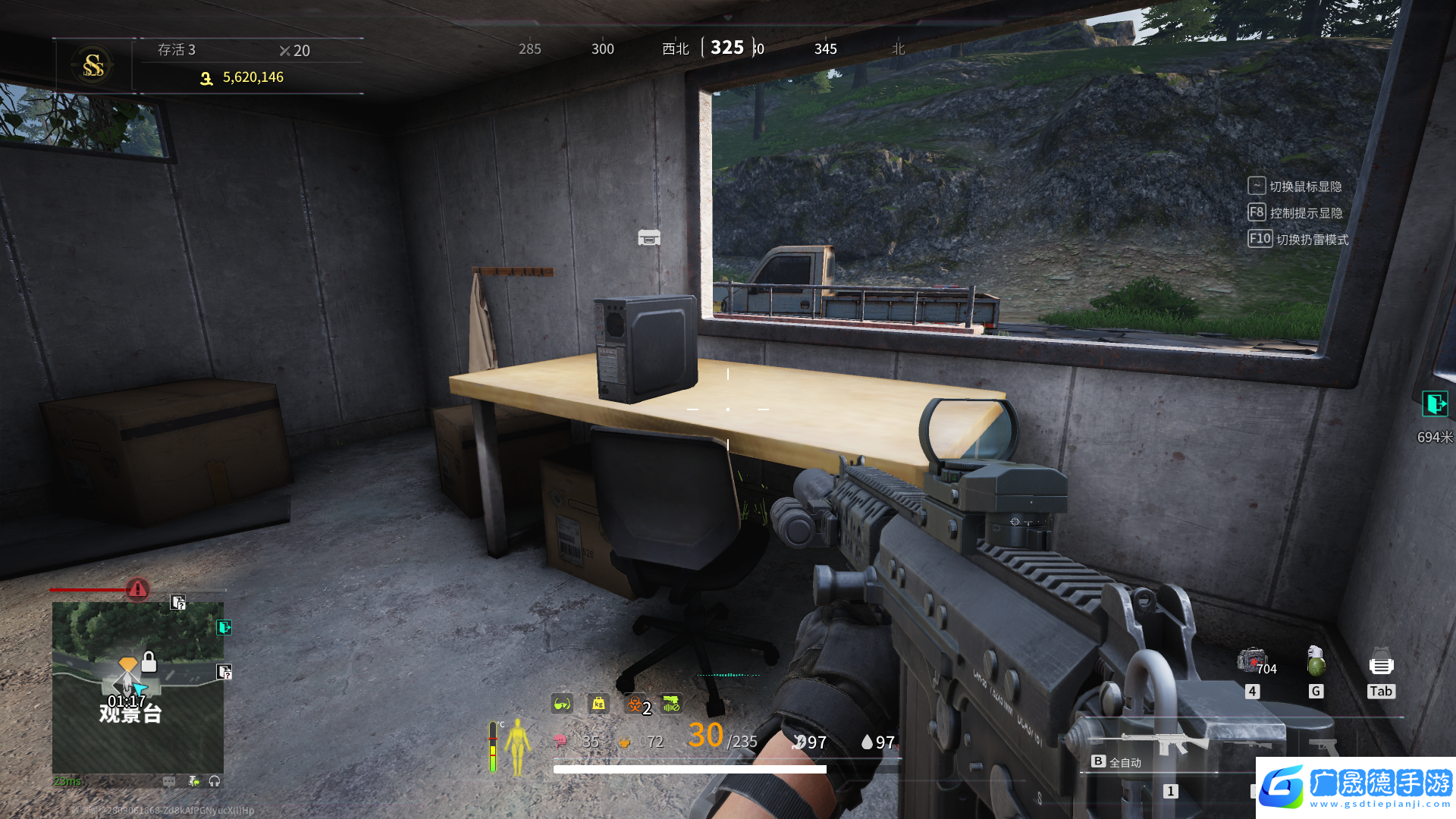Click the teal extraction marker on minimap edge
The height and width of the screenshot is (819, 1456).
224,627
